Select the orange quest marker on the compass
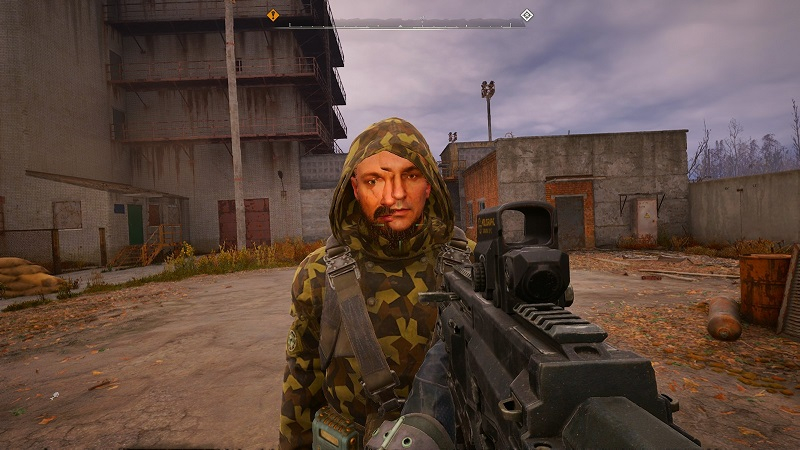Screen dimensions: 800x450 [x=273, y=15]
